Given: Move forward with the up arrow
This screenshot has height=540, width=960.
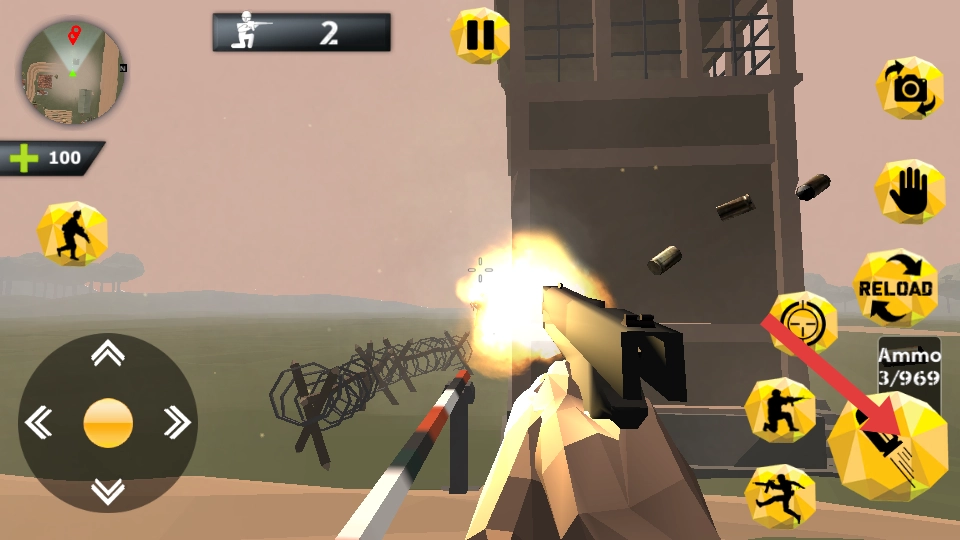Looking at the screenshot, I should point(108,353).
